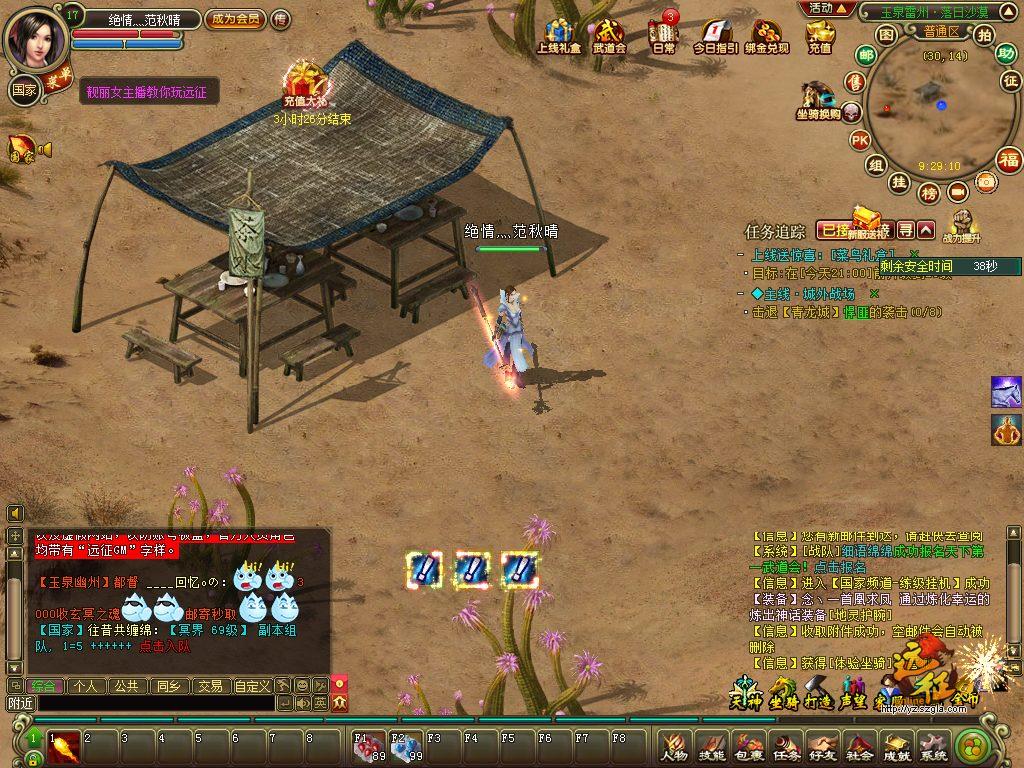Switch chat to the 交易 trade tab
The width and height of the screenshot is (1024, 768).
point(209,686)
